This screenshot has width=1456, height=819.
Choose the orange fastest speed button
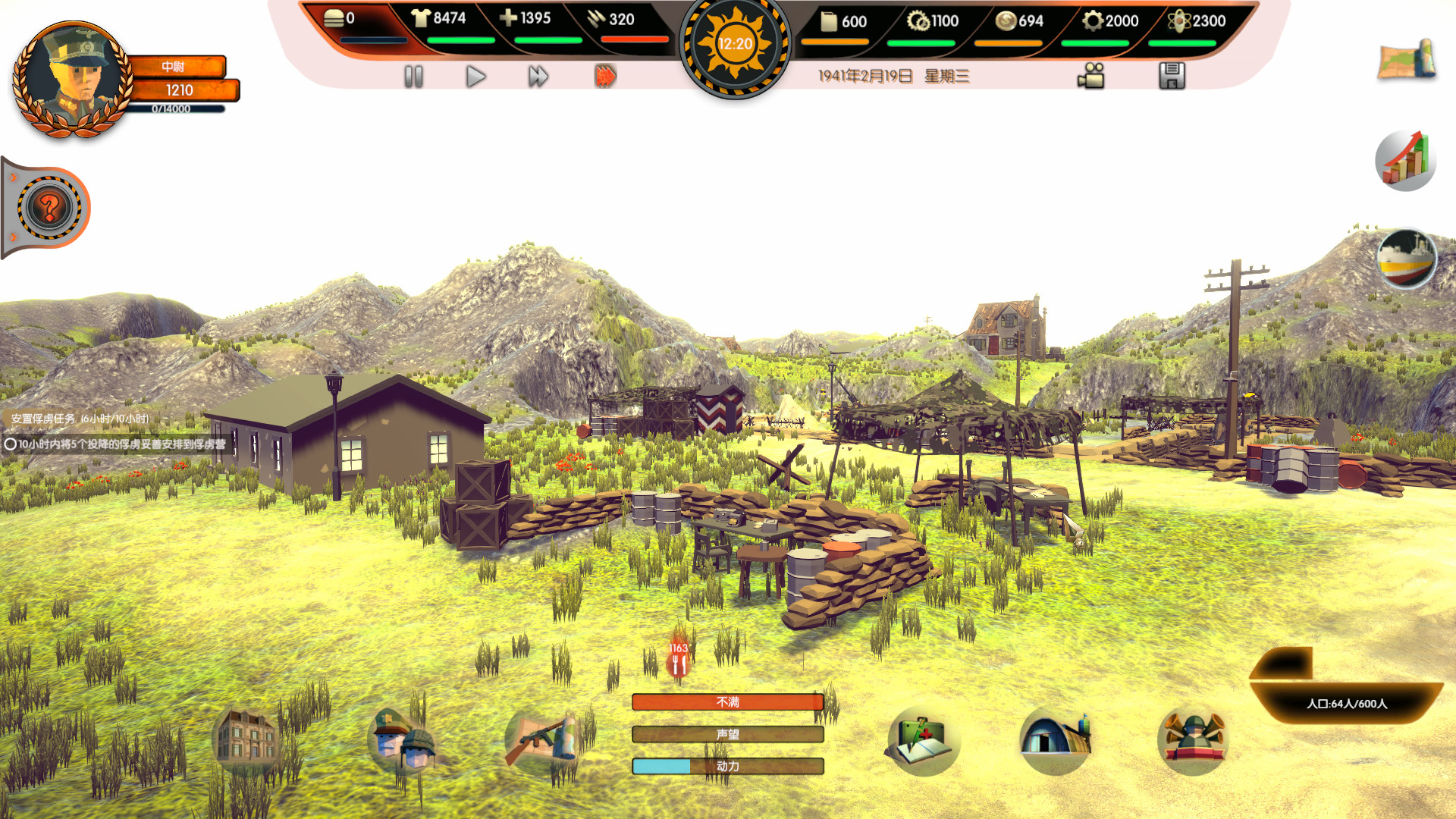click(605, 76)
